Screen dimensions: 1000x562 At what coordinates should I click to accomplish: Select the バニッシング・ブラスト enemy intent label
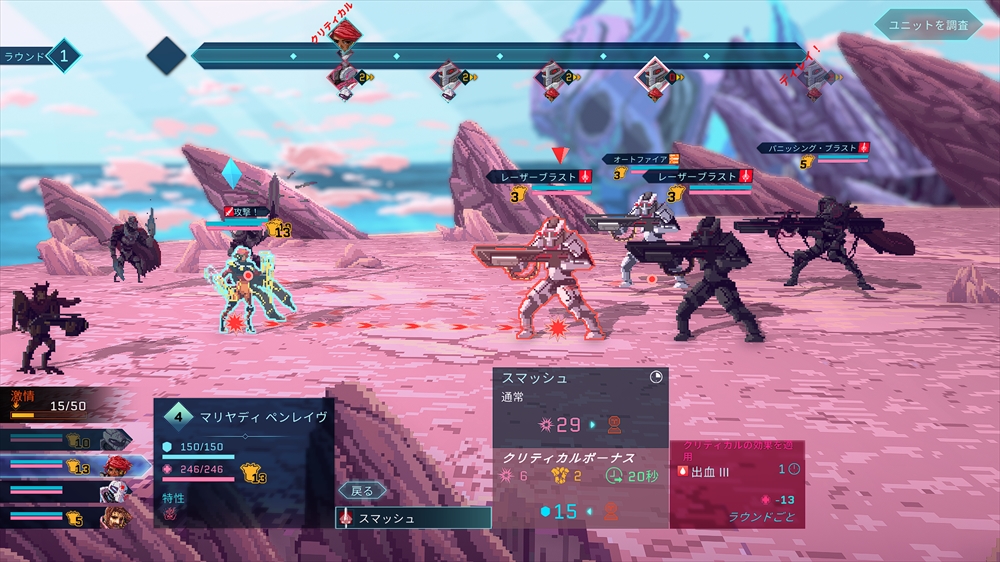[x=812, y=148]
